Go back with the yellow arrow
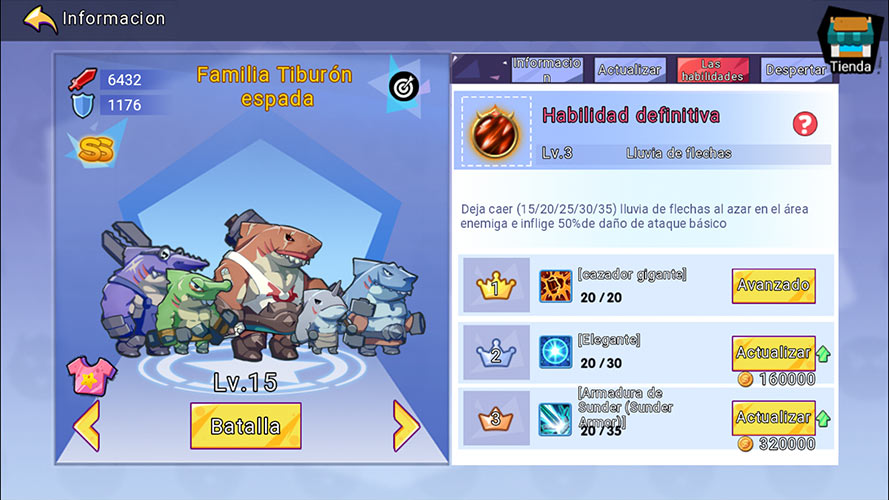 click(x=40, y=19)
